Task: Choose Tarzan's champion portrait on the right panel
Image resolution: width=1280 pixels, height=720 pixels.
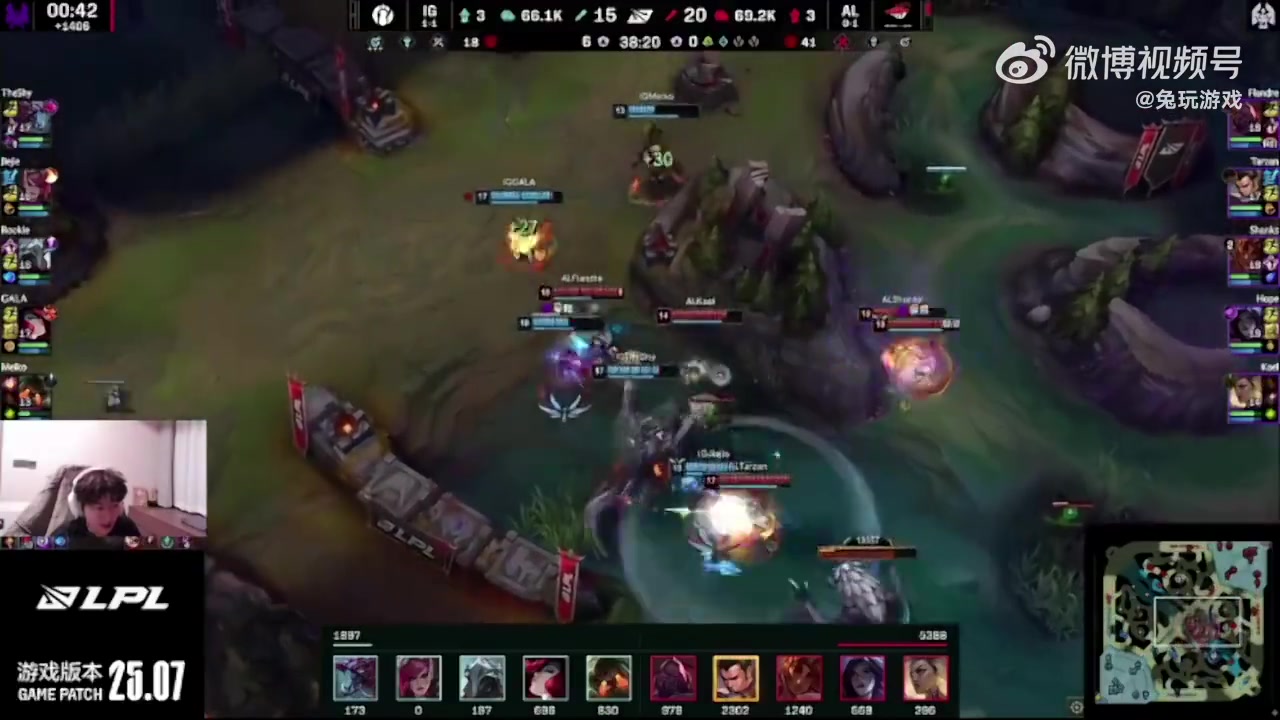Action: 1246,187
